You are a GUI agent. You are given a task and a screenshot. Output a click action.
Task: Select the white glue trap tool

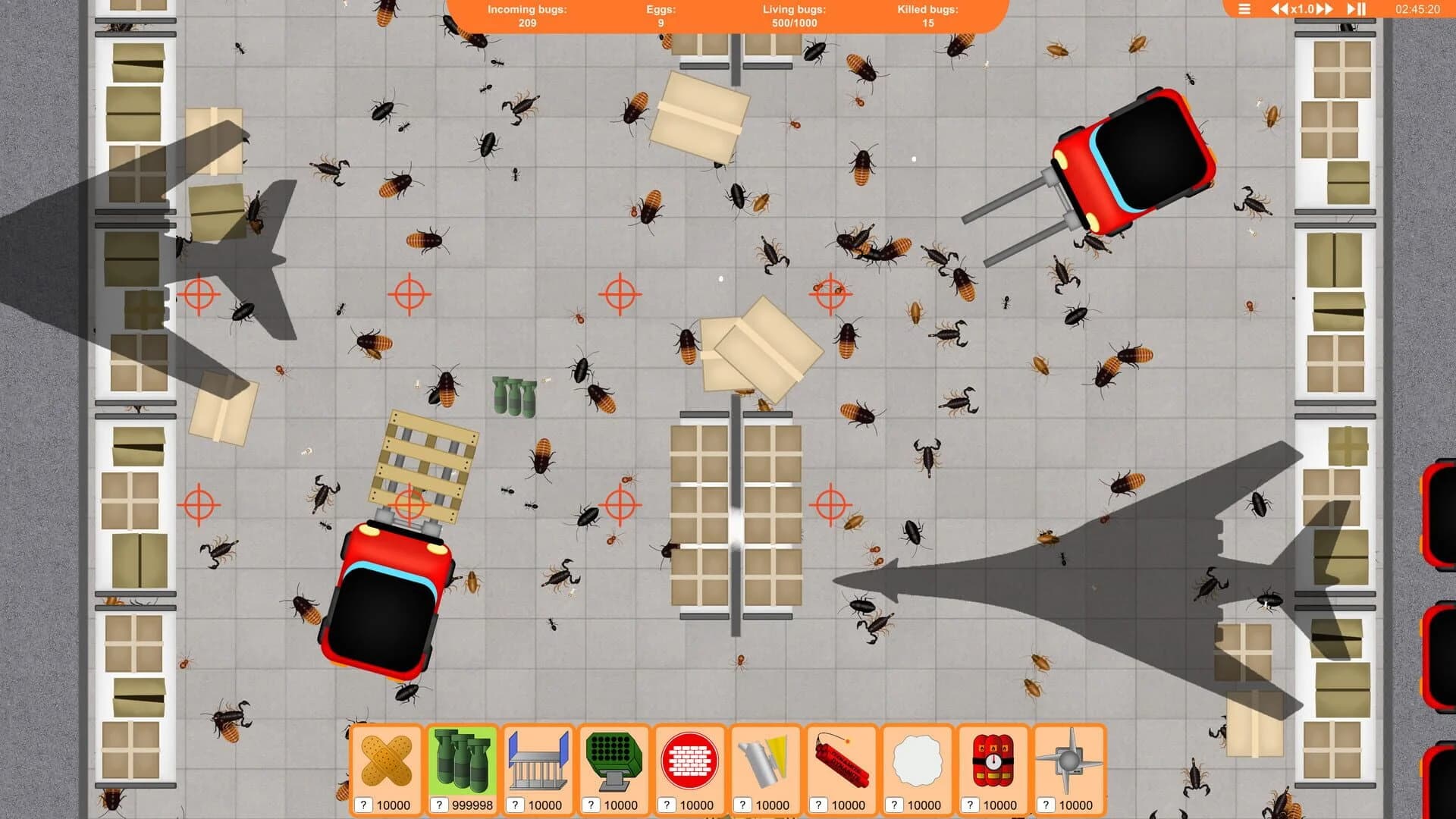(918, 762)
